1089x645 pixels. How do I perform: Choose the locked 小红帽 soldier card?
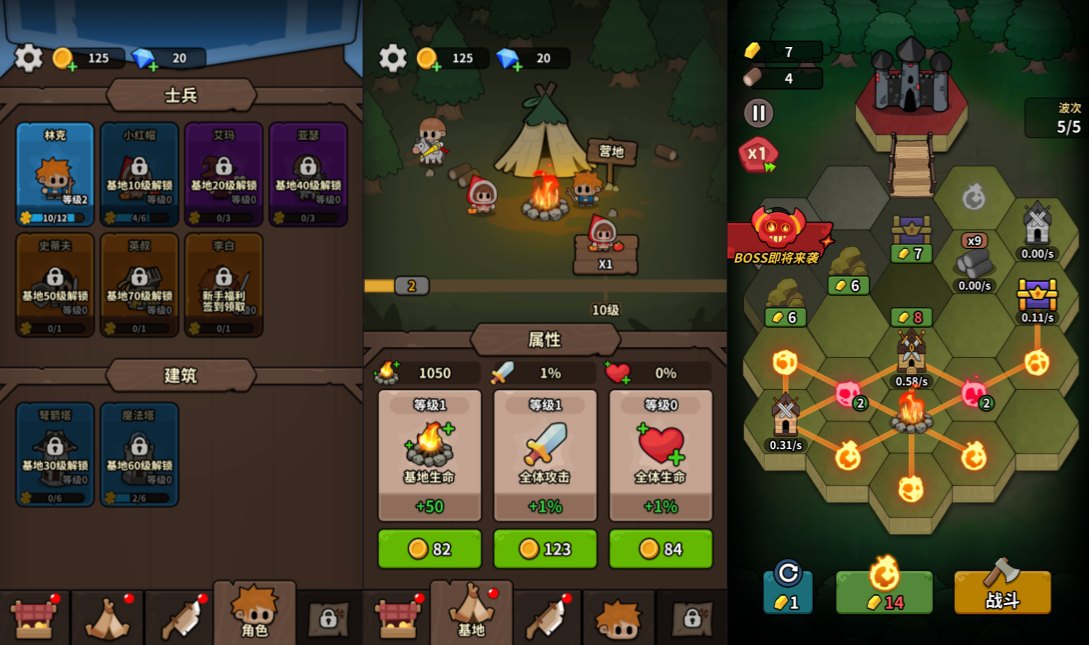point(139,174)
